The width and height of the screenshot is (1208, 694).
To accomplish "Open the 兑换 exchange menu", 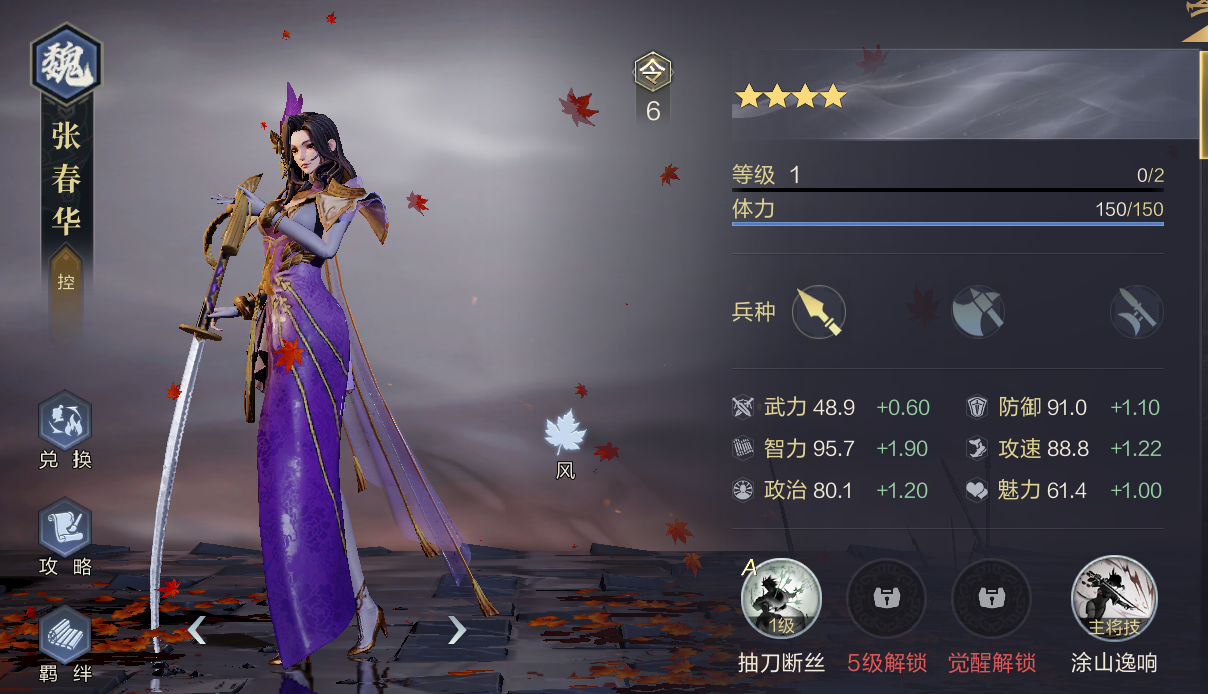I will [66, 423].
